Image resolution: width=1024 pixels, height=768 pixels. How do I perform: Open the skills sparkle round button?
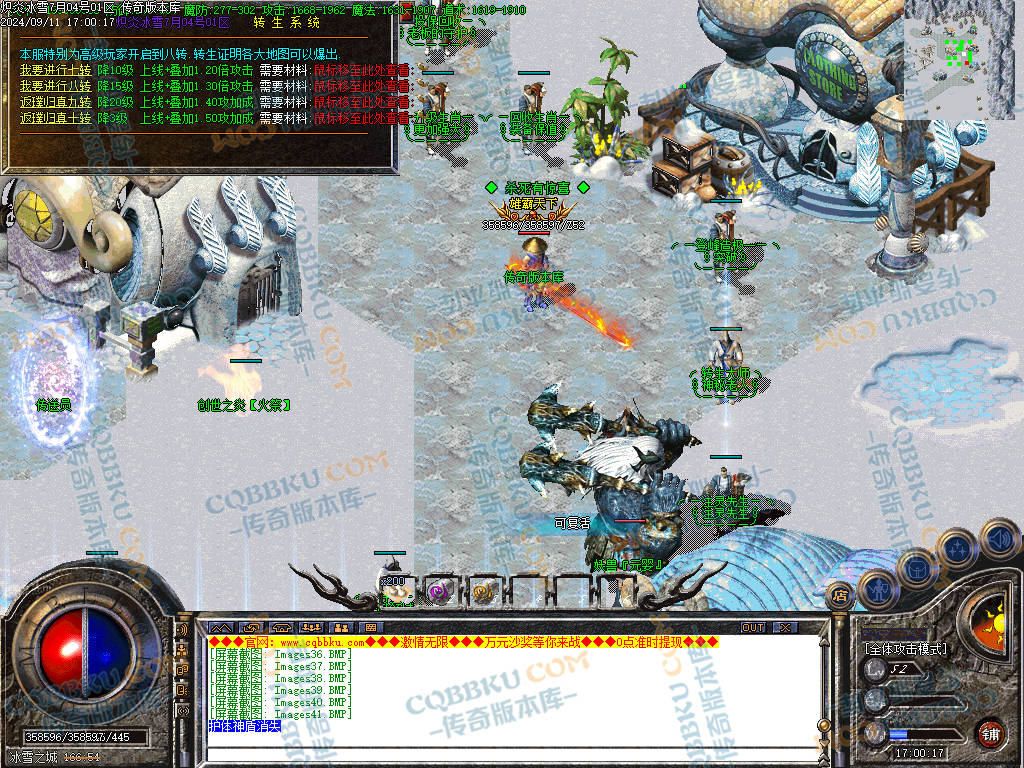pos(959,547)
